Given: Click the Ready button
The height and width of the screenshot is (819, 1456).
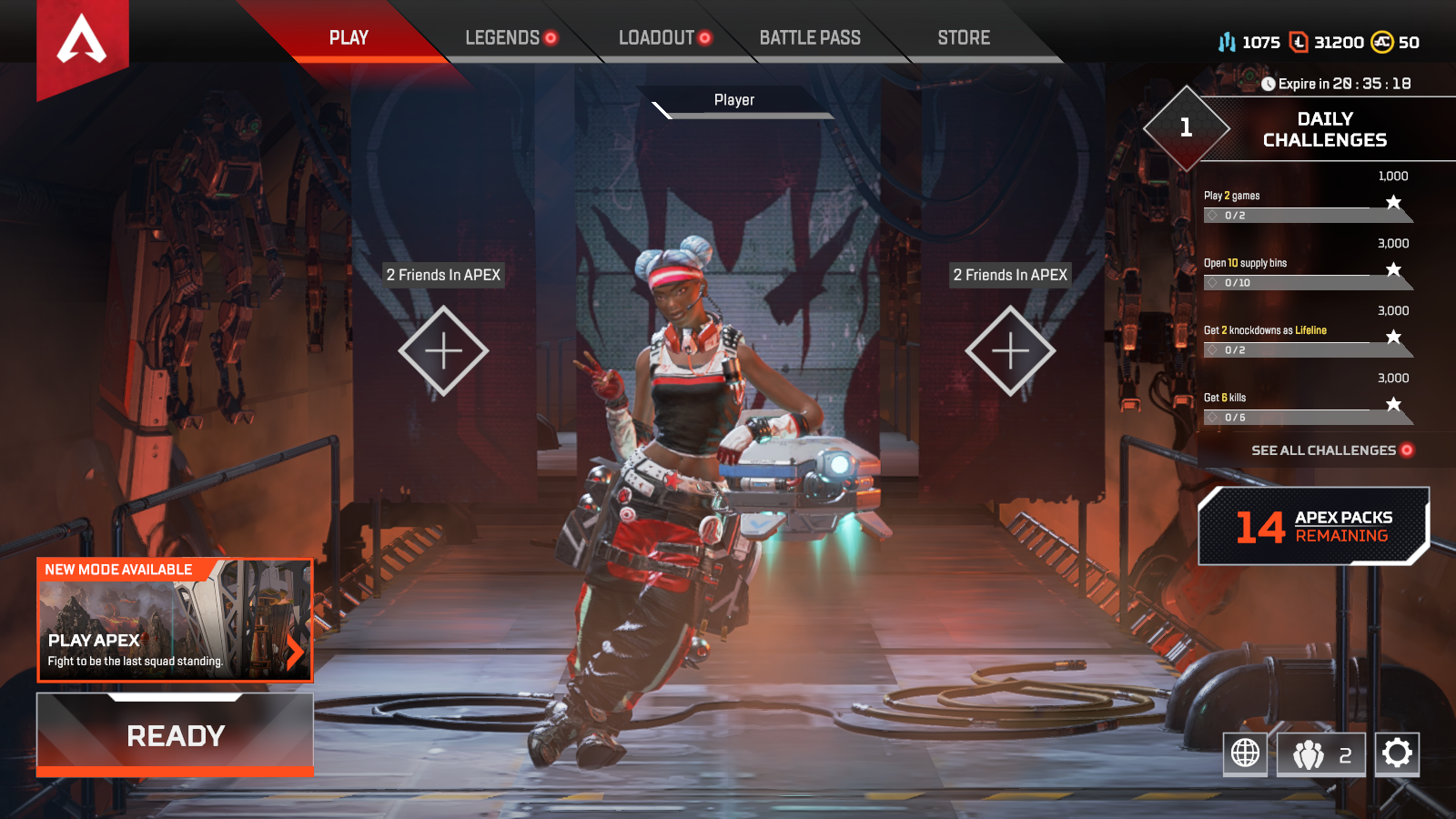Looking at the screenshot, I should coord(176,735).
